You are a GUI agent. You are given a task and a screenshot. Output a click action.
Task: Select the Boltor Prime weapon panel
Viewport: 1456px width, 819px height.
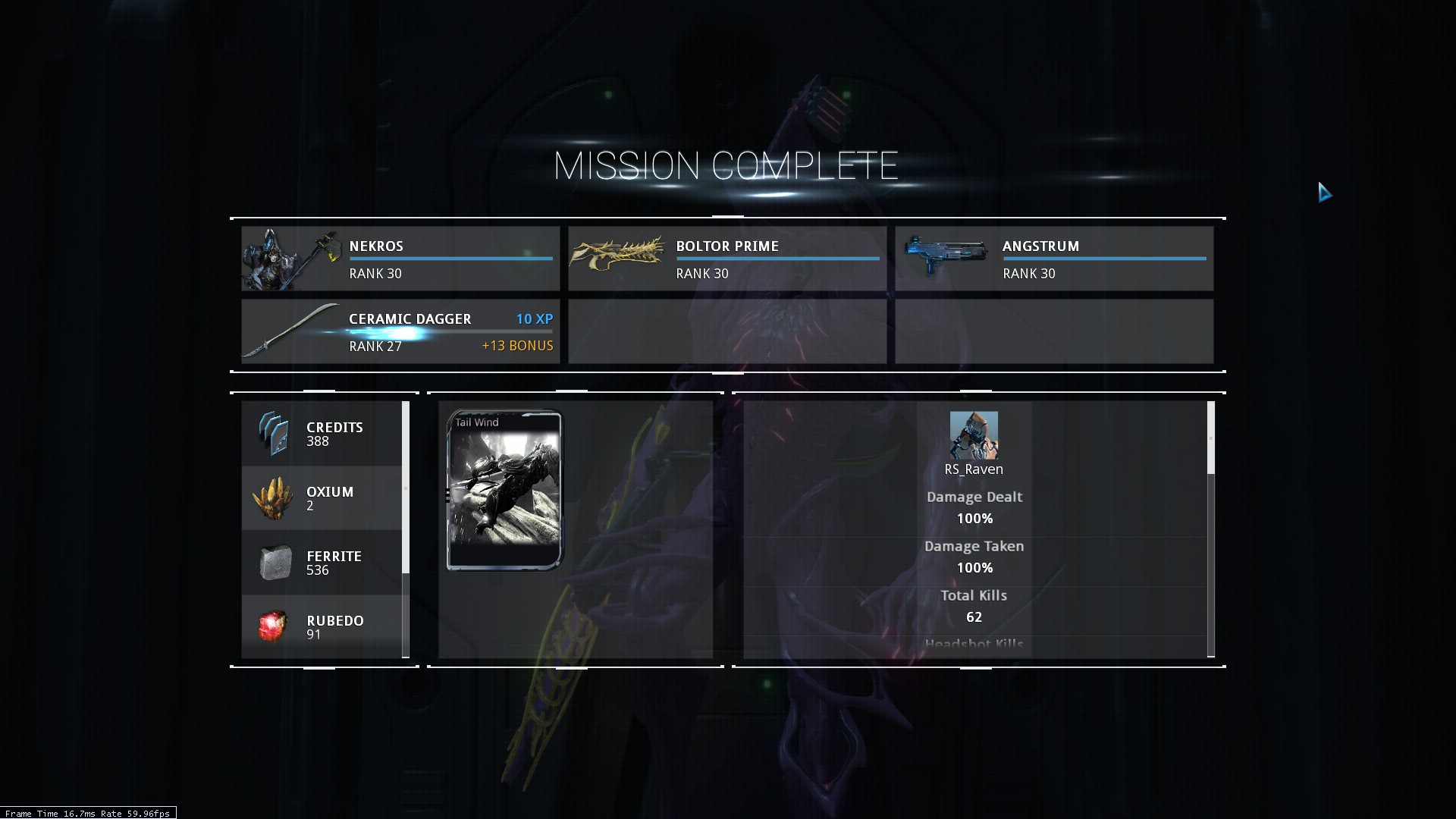[x=727, y=259]
